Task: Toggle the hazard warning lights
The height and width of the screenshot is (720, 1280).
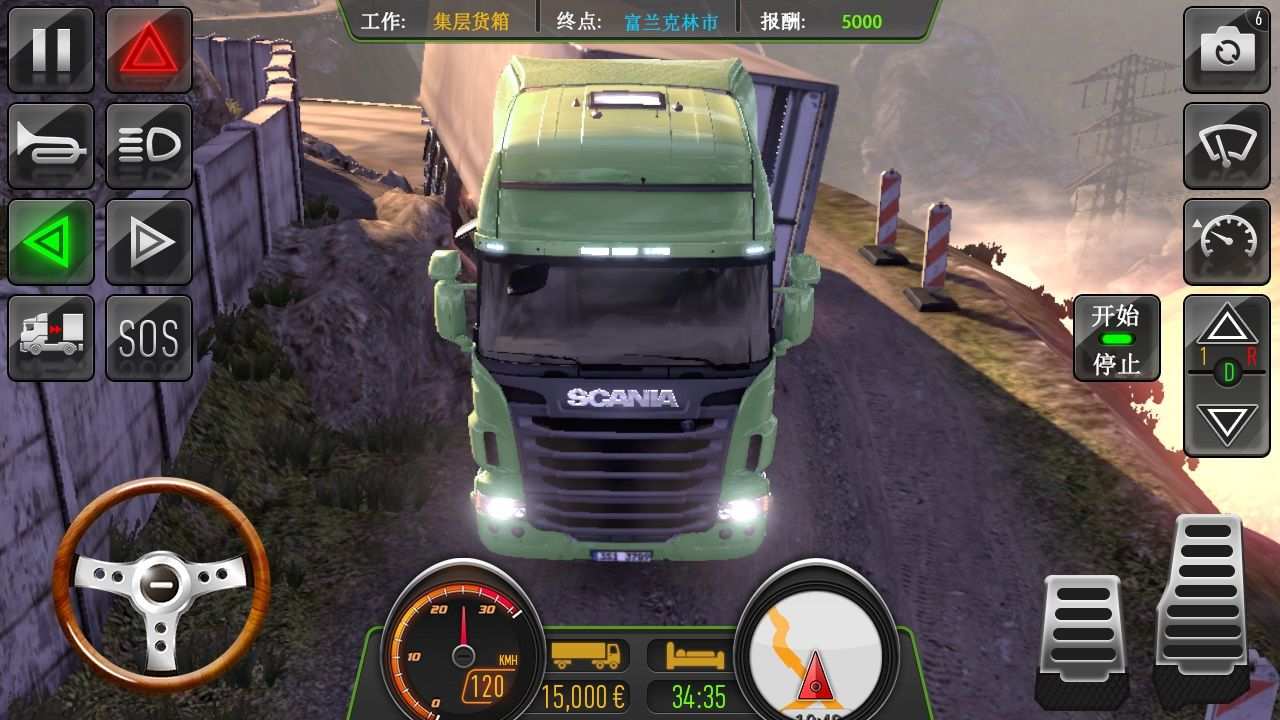Action: pyautogui.click(x=150, y=49)
